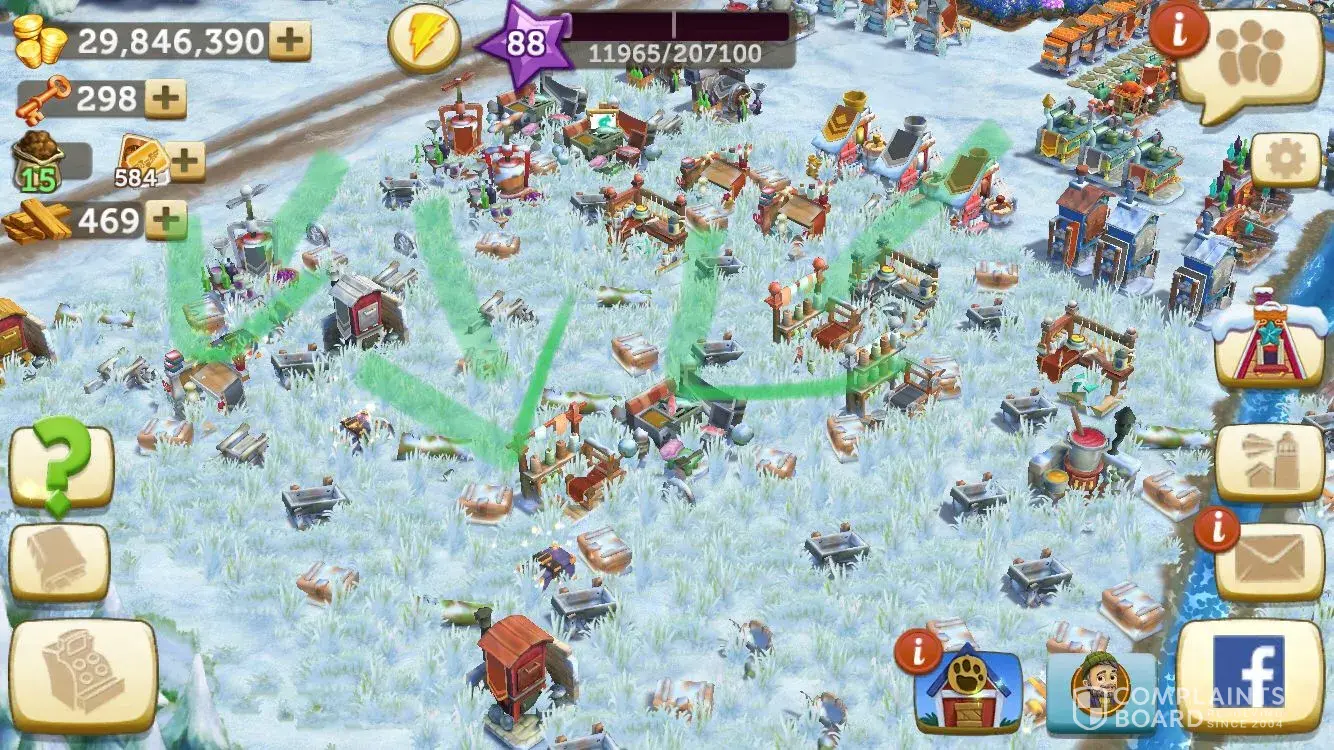The width and height of the screenshot is (1334, 750).
Task: Select the farm buildings silhouette button
Action: pyautogui.click(x=1269, y=463)
